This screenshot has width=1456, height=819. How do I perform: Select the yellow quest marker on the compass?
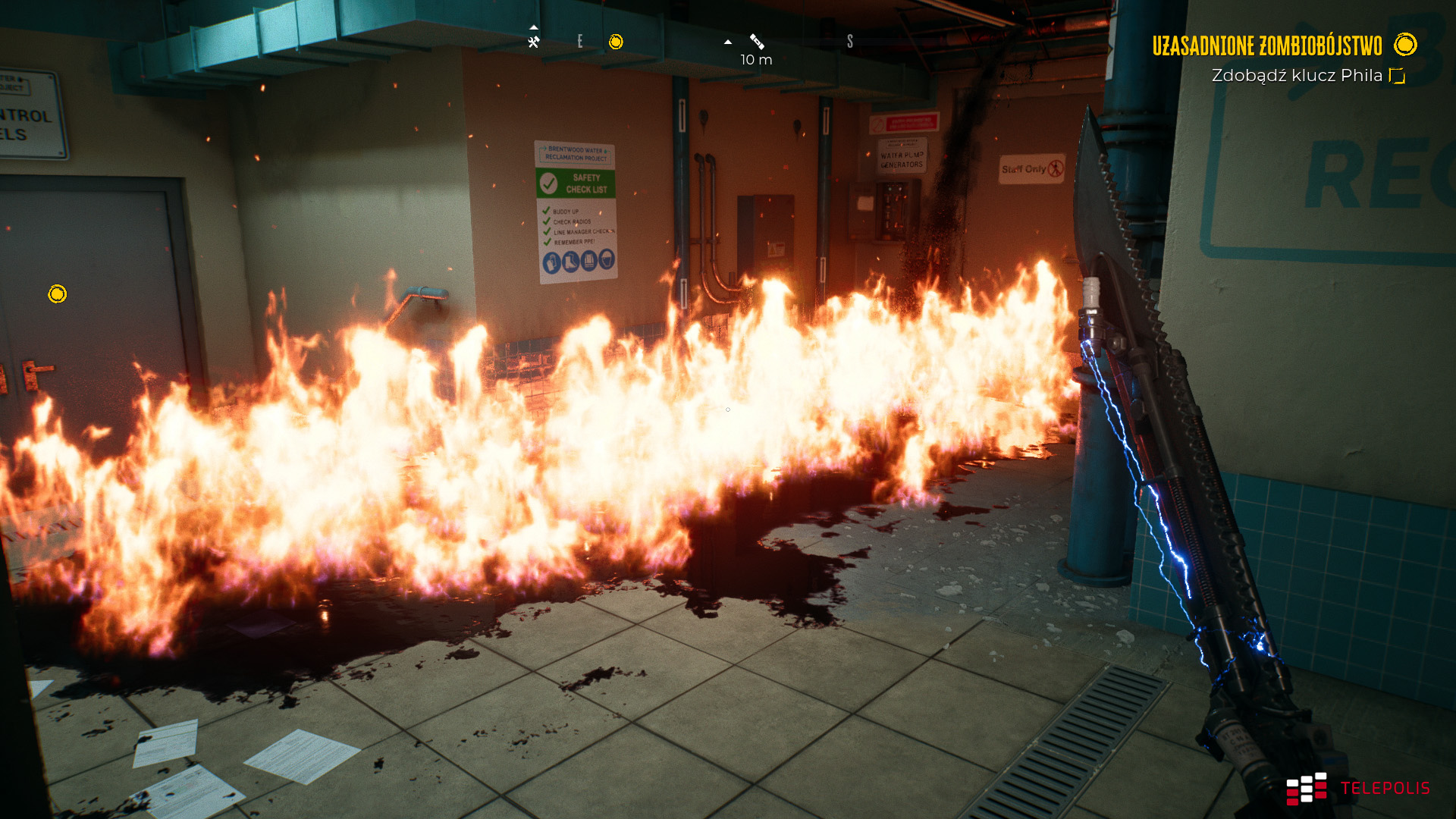616,42
